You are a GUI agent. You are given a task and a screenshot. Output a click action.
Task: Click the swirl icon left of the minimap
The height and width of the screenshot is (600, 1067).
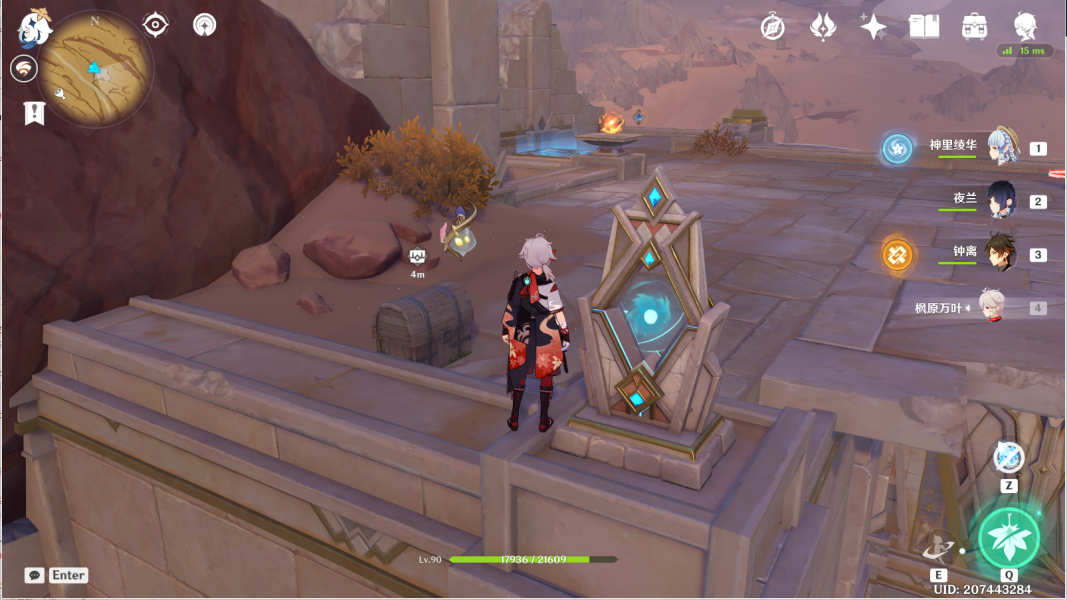point(23,68)
